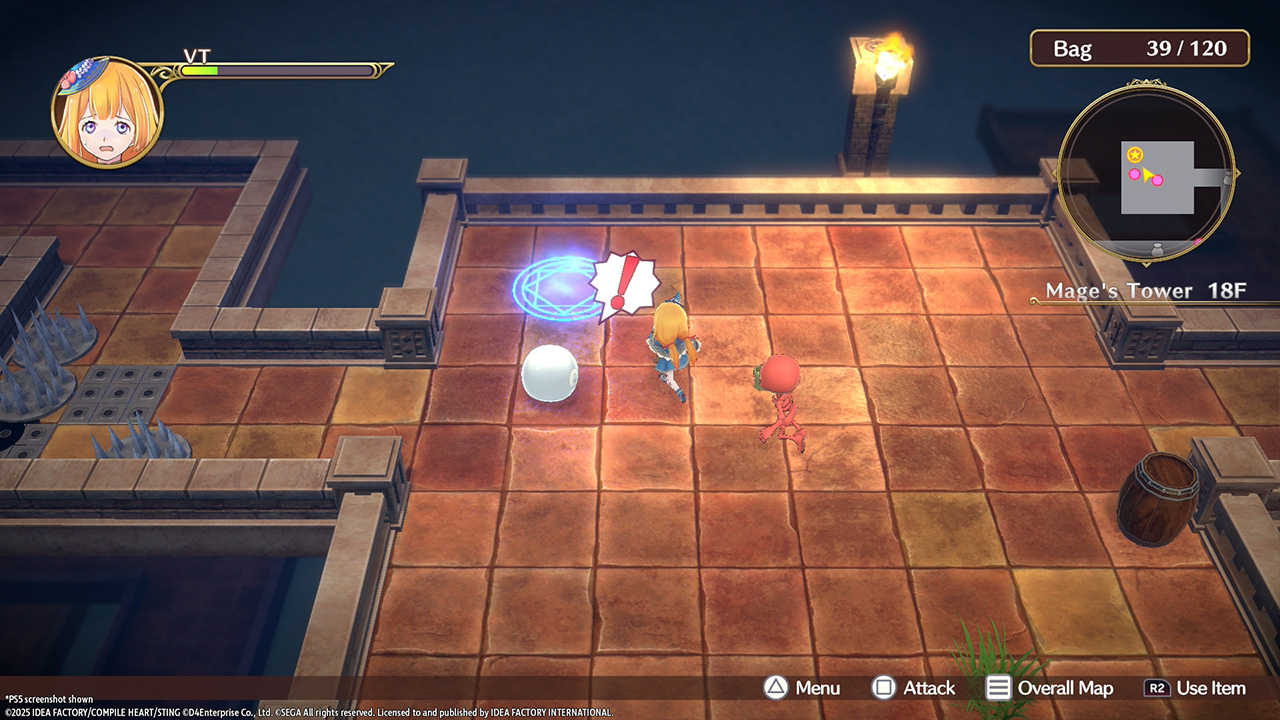1280x720 pixels.
Task: Click the circular dungeon minimap
Action: tap(1146, 175)
